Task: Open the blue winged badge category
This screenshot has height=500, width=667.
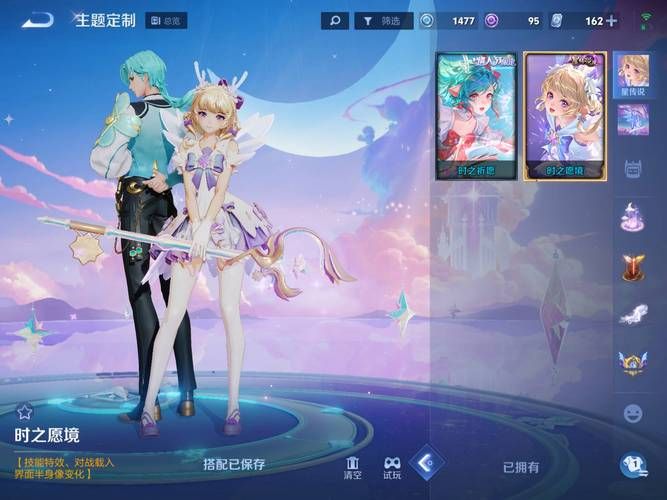Action: pos(633,362)
